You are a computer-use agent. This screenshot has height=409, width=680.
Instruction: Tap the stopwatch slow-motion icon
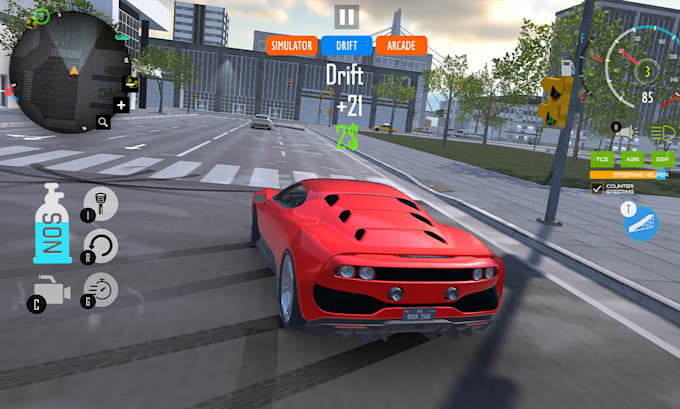[x=100, y=290]
